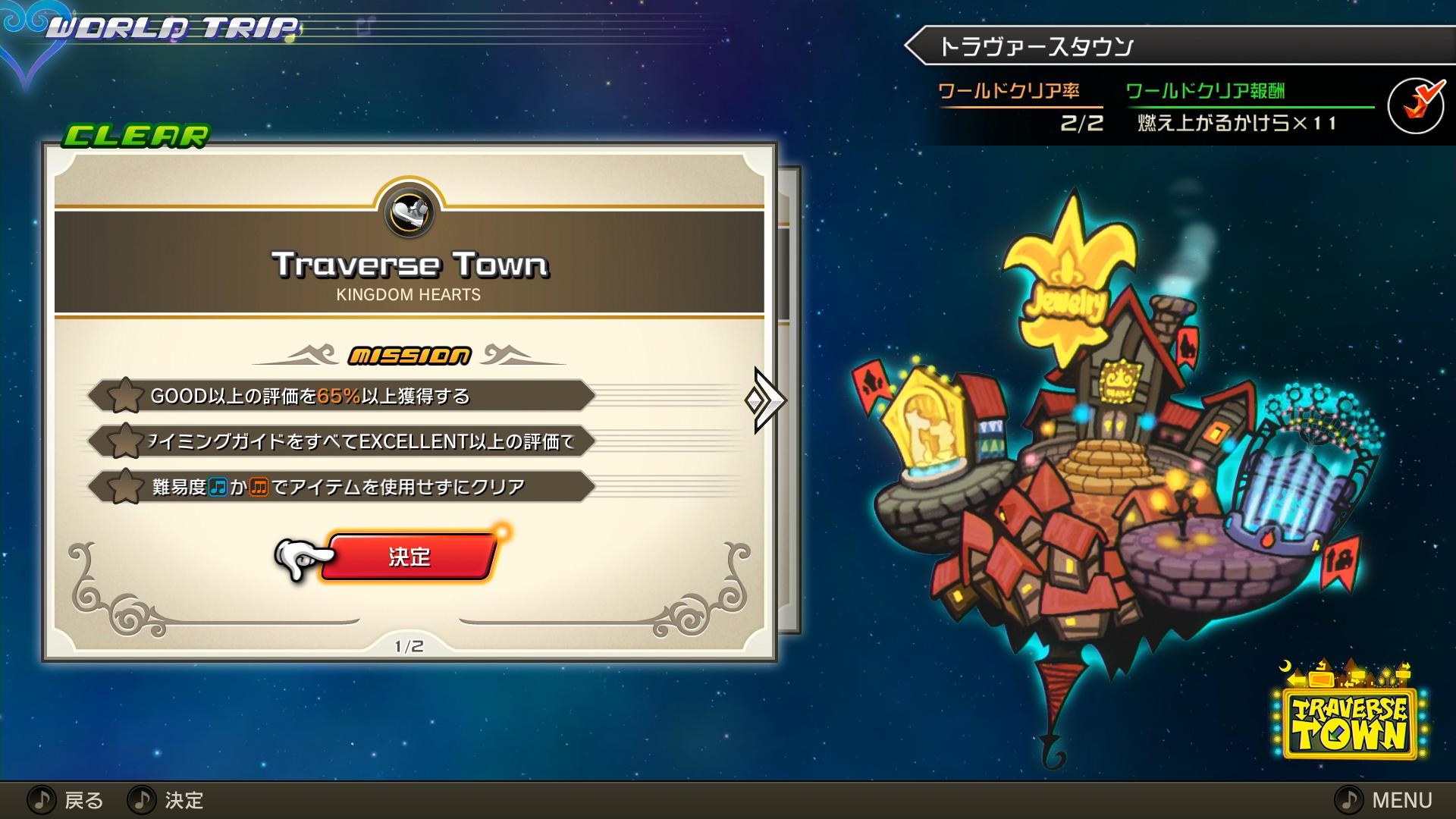Go back with the 戻る option
1456x819 pixels.
click(x=67, y=800)
